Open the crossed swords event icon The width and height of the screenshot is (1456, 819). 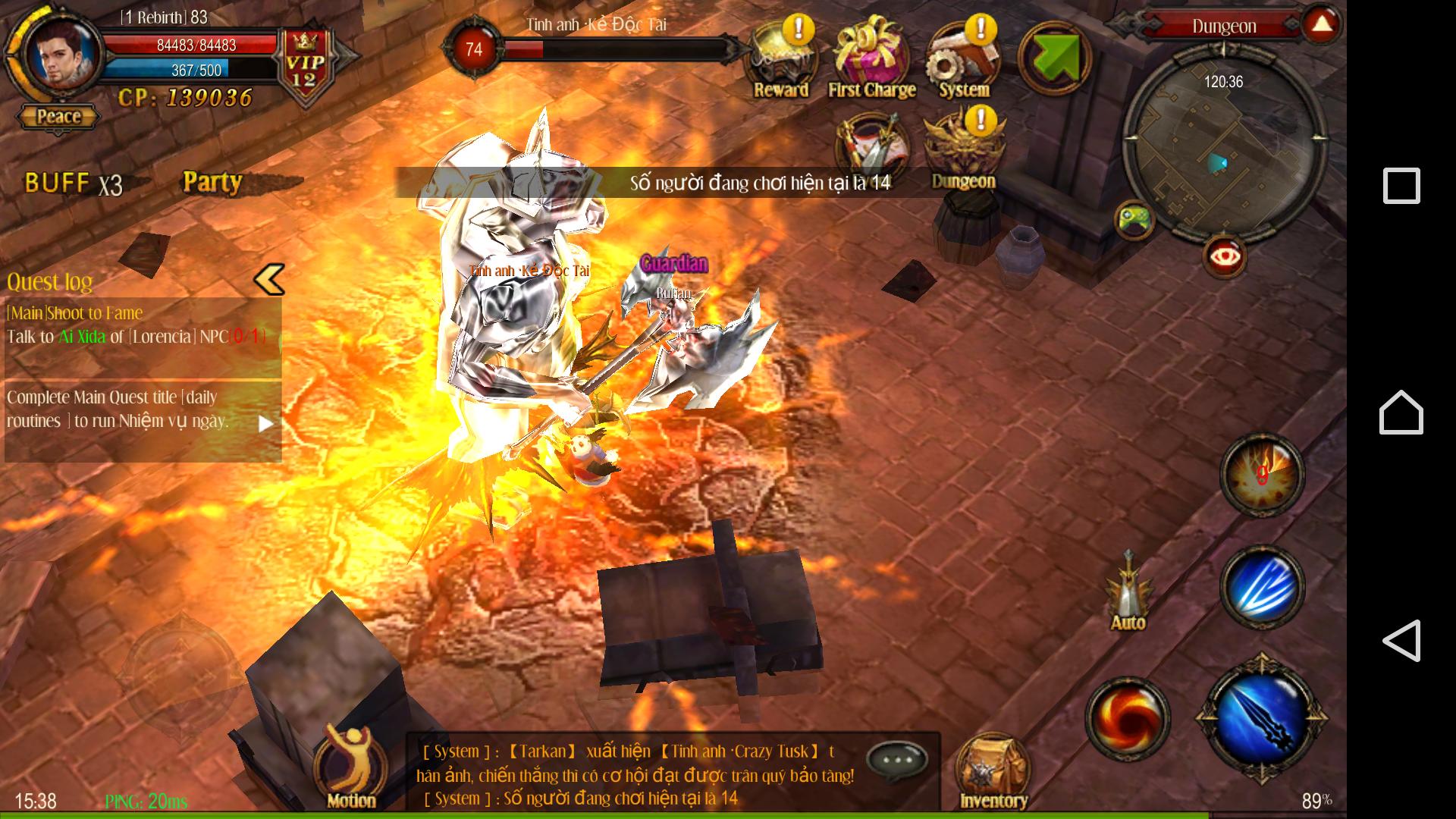[x=872, y=148]
